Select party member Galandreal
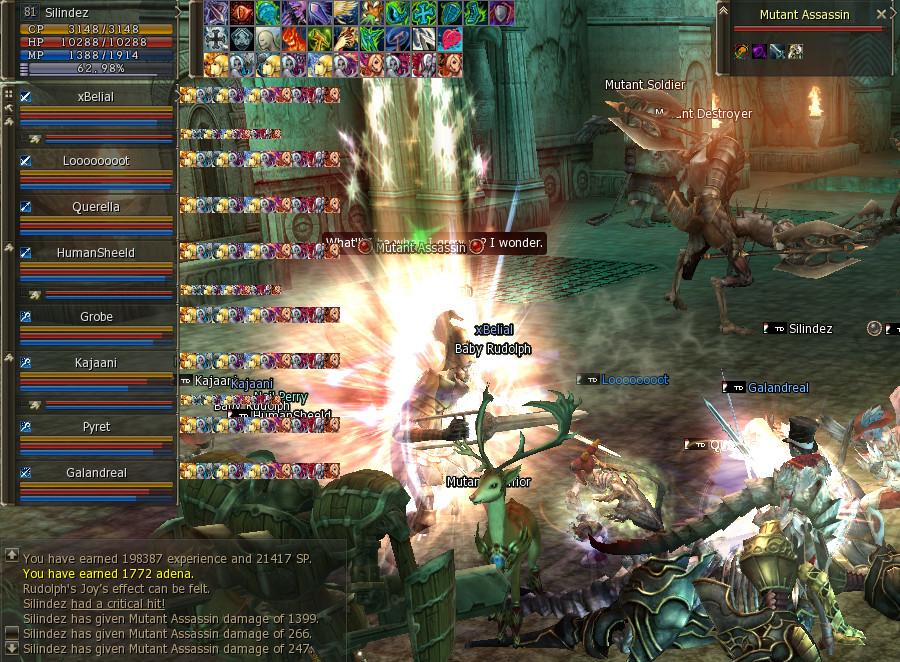Screen dimensions: 900x662 (x=96, y=473)
